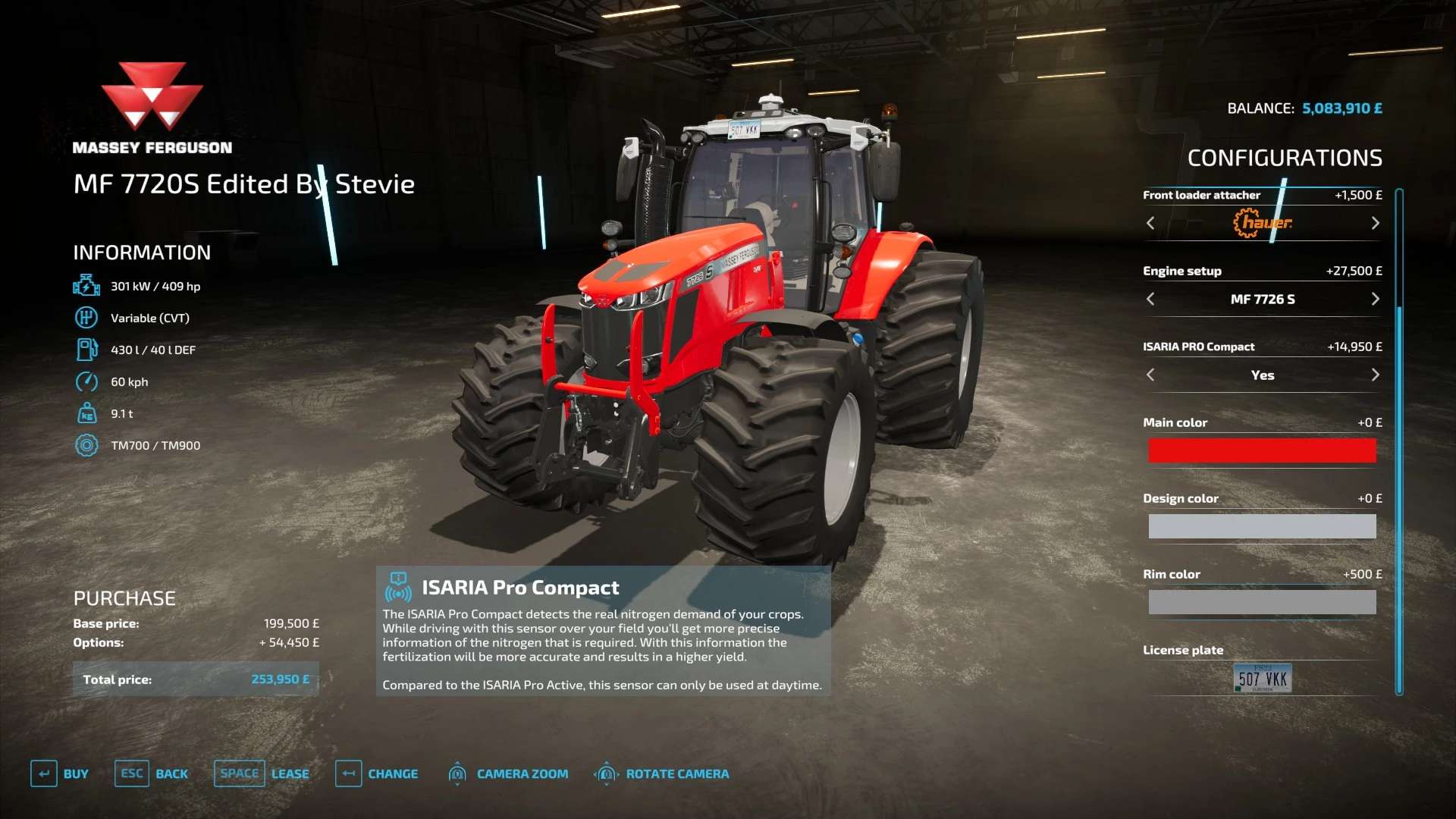Screen dimensions: 1456x819
Task: Open the Rim color swatch
Action: [1262, 602]
